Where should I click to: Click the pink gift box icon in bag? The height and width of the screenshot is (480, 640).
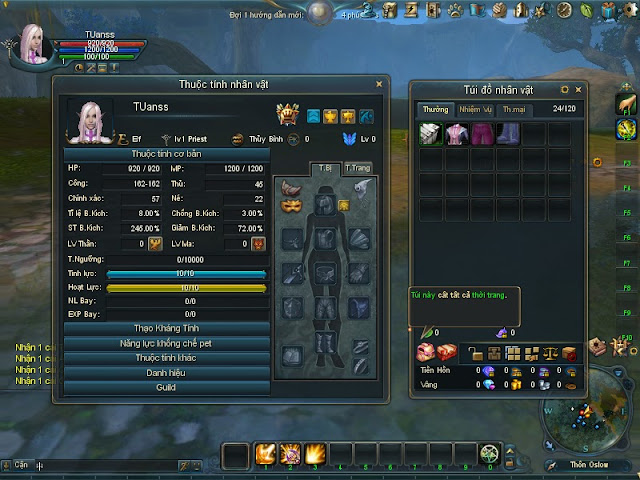pos(426,353)
